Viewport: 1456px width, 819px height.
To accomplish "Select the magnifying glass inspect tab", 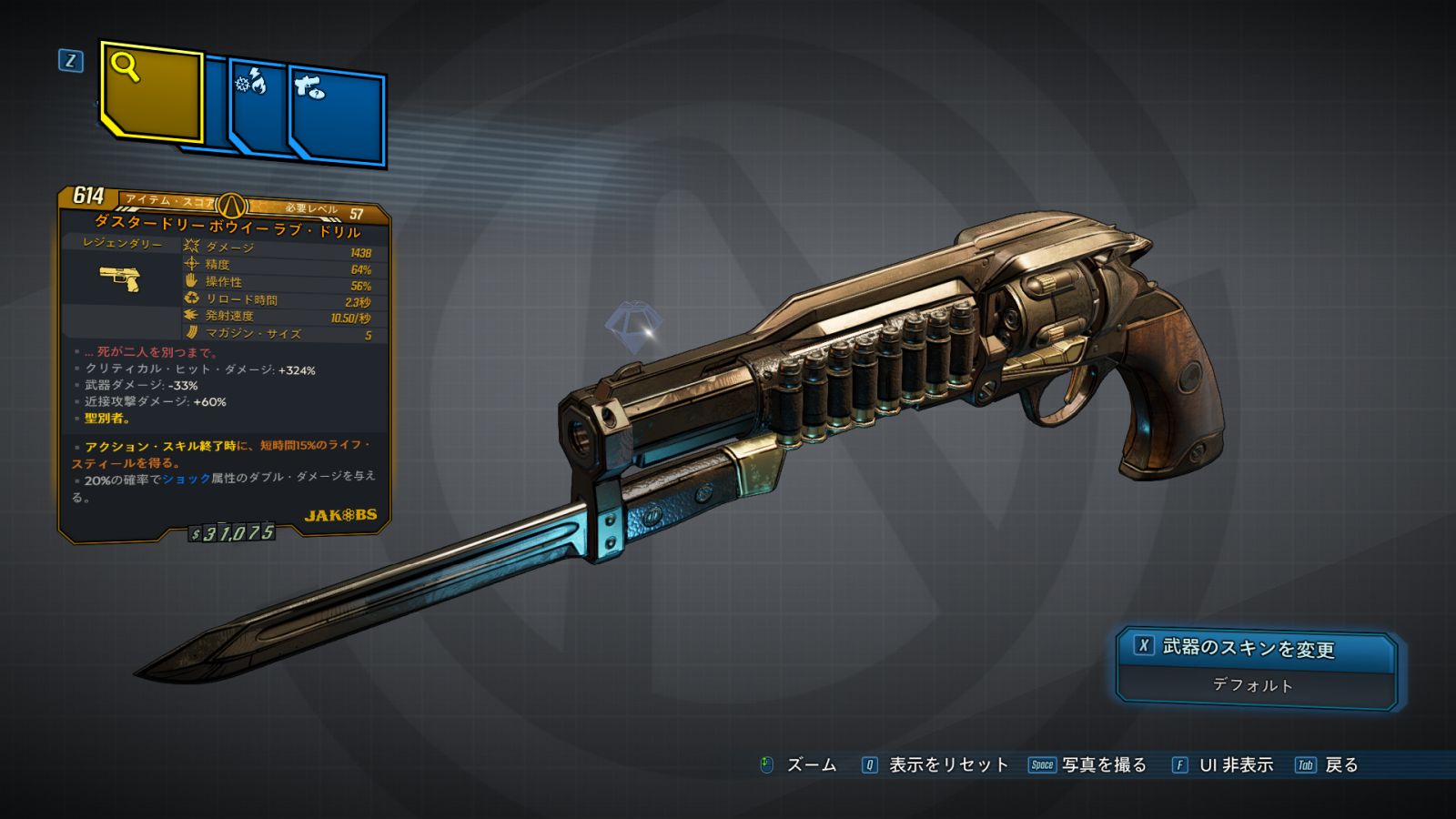I will click(x=151, y=92).
